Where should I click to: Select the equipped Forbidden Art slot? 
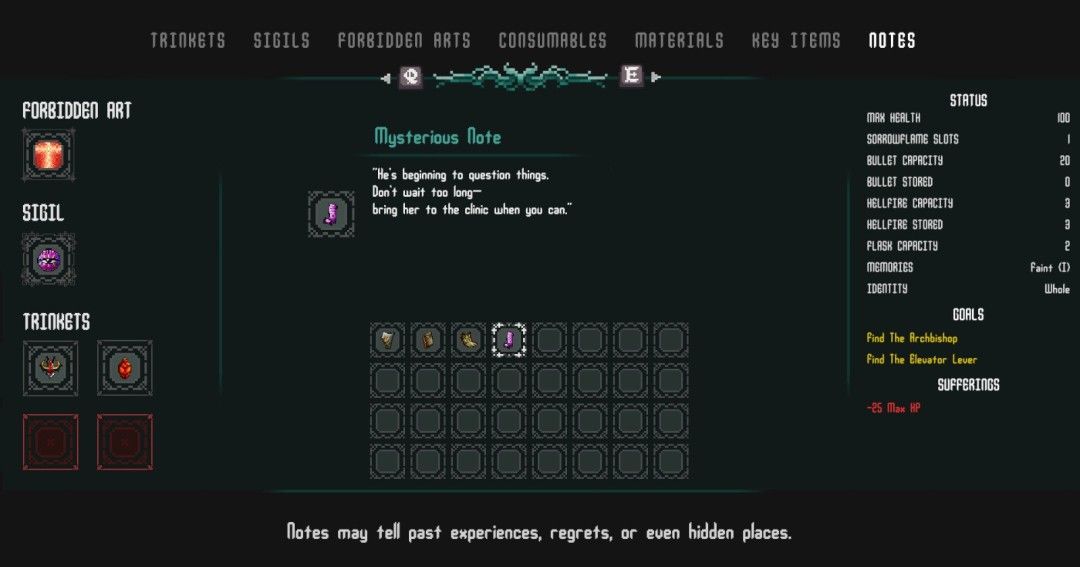49,155
